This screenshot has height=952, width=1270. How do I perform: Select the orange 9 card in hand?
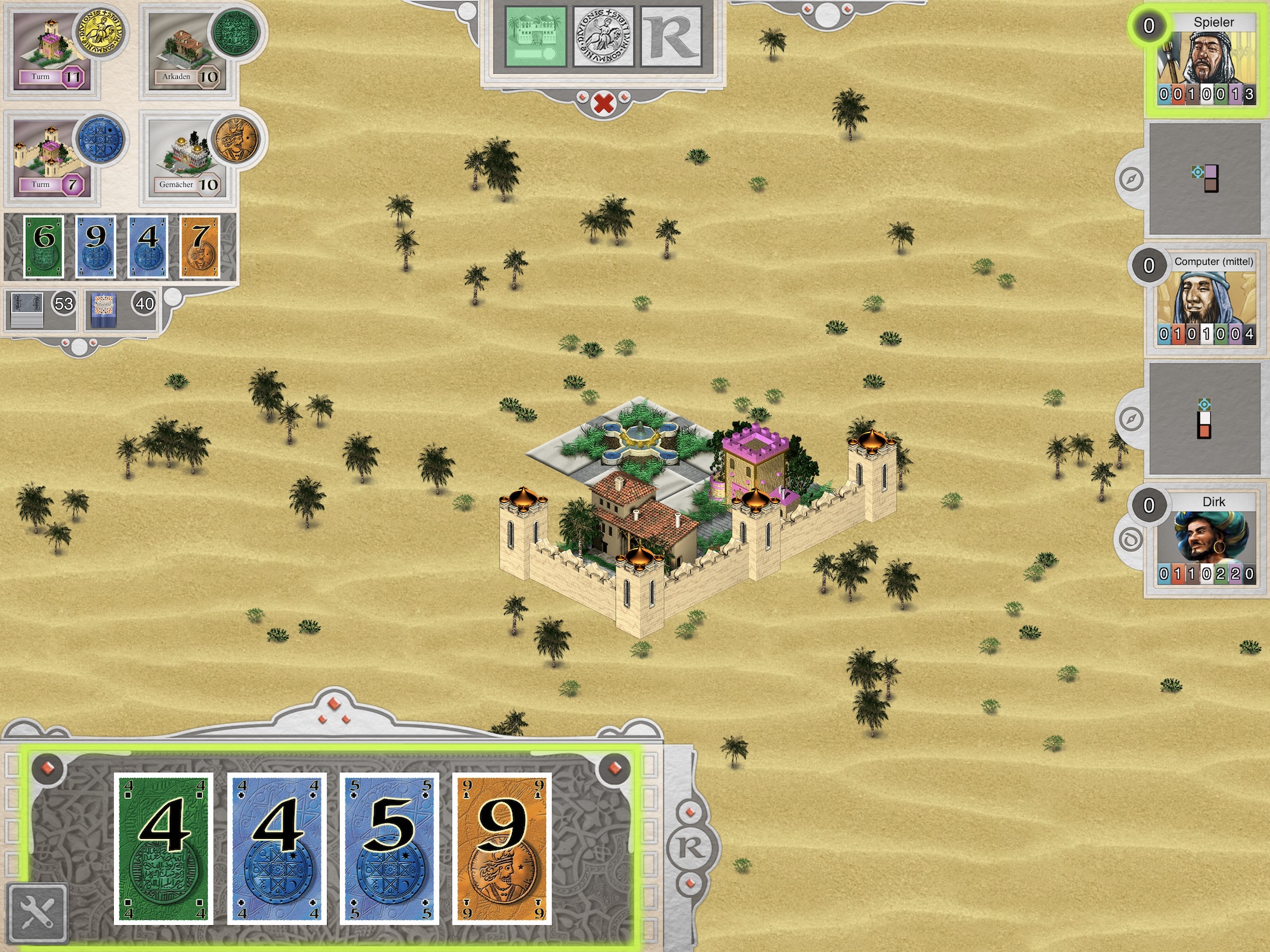click(x=502, y=848)
